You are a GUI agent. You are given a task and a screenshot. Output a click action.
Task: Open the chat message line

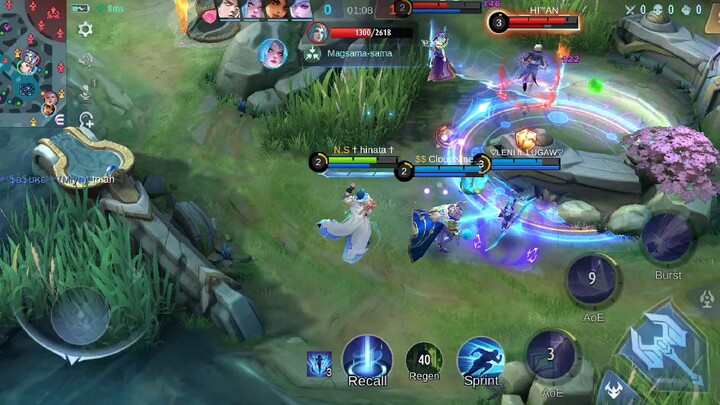click(60, 179)
